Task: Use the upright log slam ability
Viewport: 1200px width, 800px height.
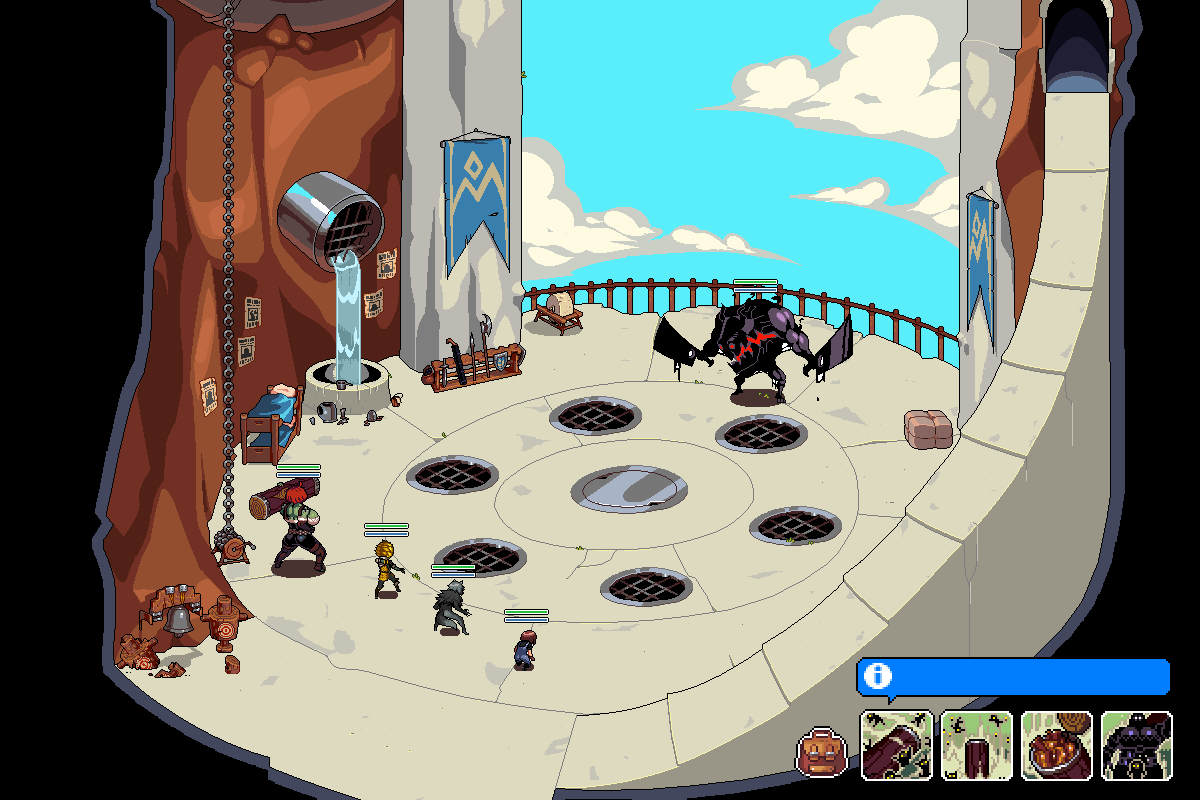Action: pos(977,745)
